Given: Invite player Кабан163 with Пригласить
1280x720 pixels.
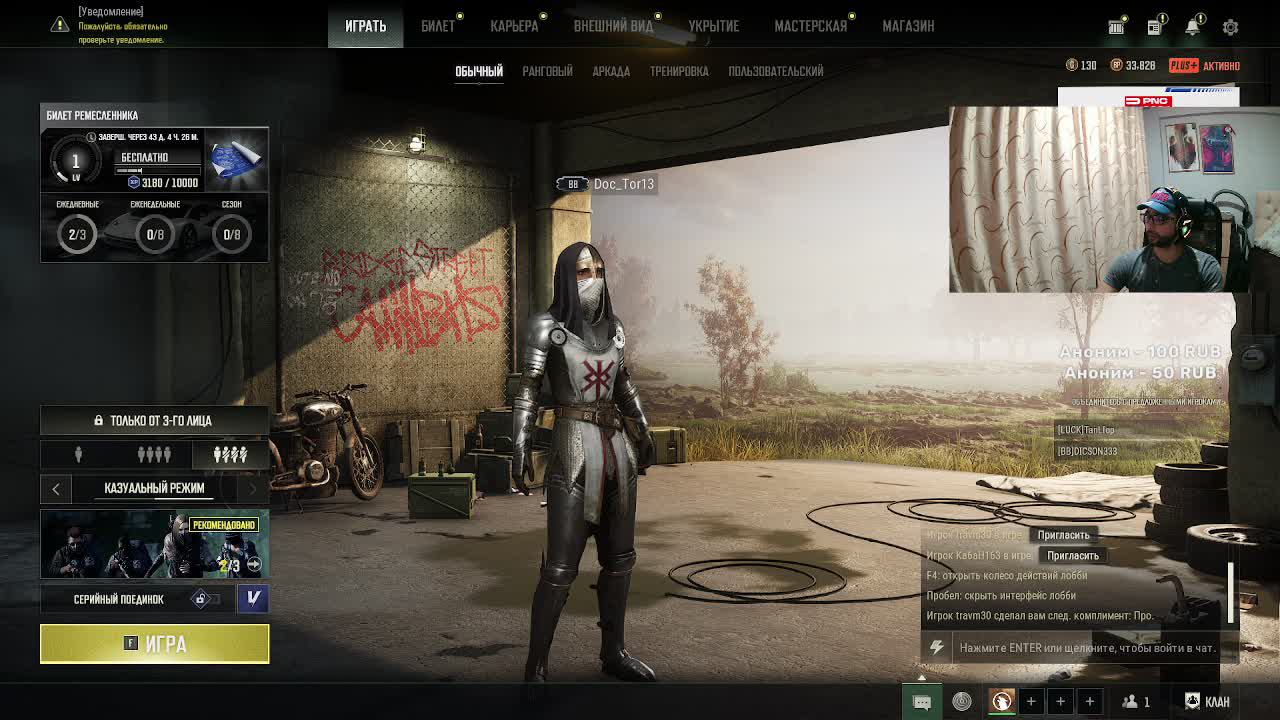Looking at the screenshot, I should [x=1072, y=555].
